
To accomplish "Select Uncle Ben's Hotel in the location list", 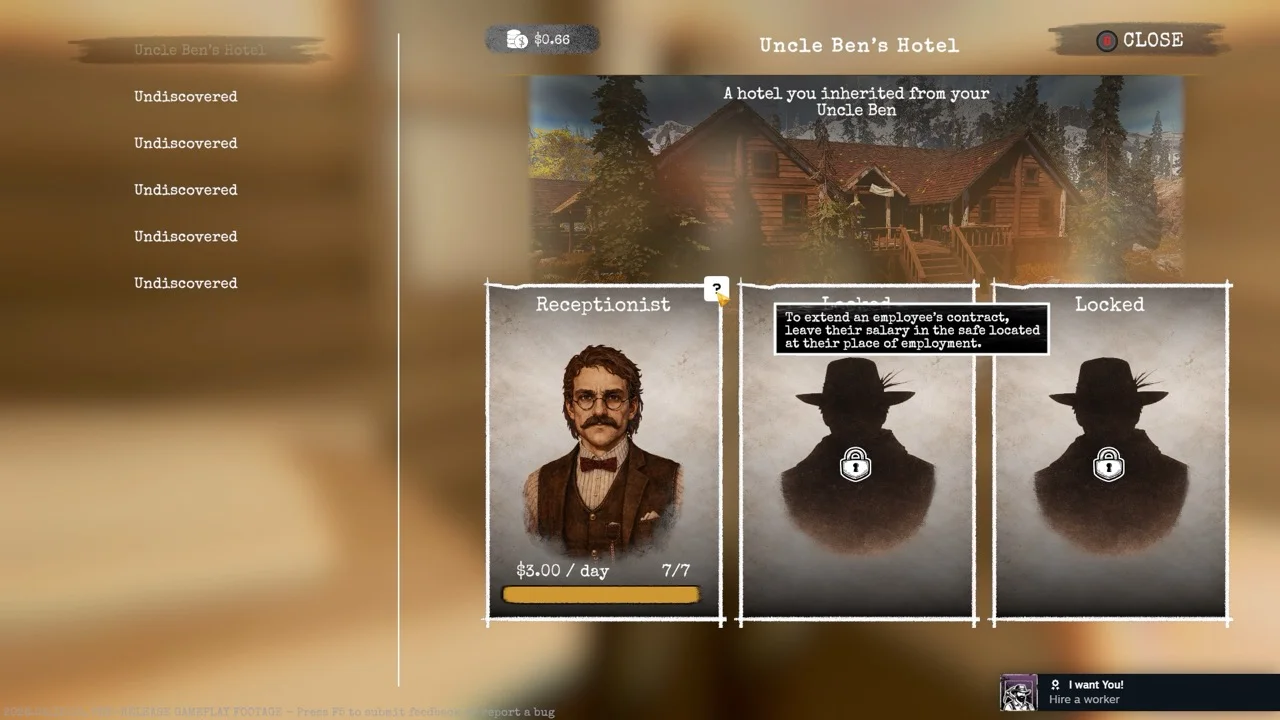I will 199,50.
